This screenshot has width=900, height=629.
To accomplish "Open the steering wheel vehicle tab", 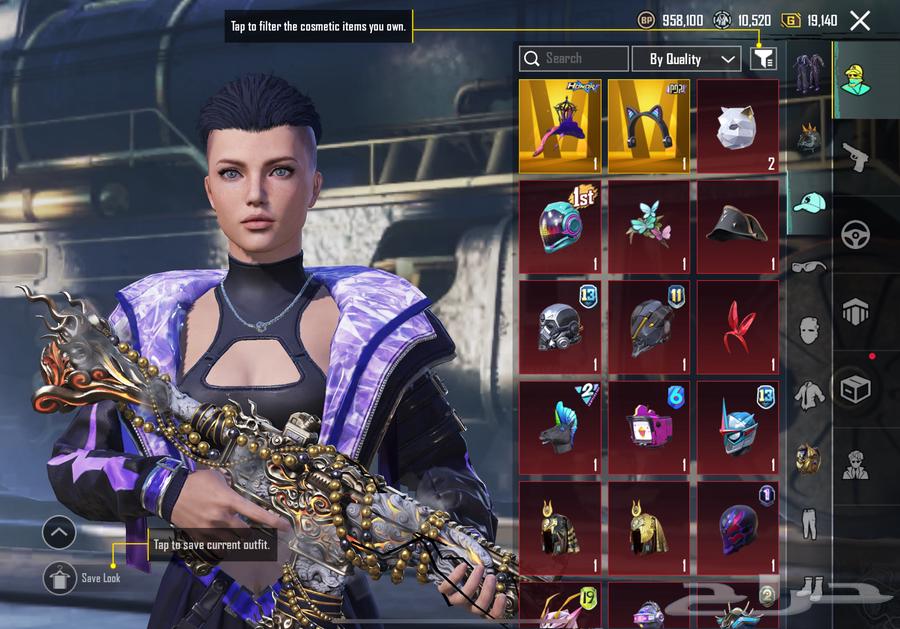I will pyautogui.click(x=856, y=234).
